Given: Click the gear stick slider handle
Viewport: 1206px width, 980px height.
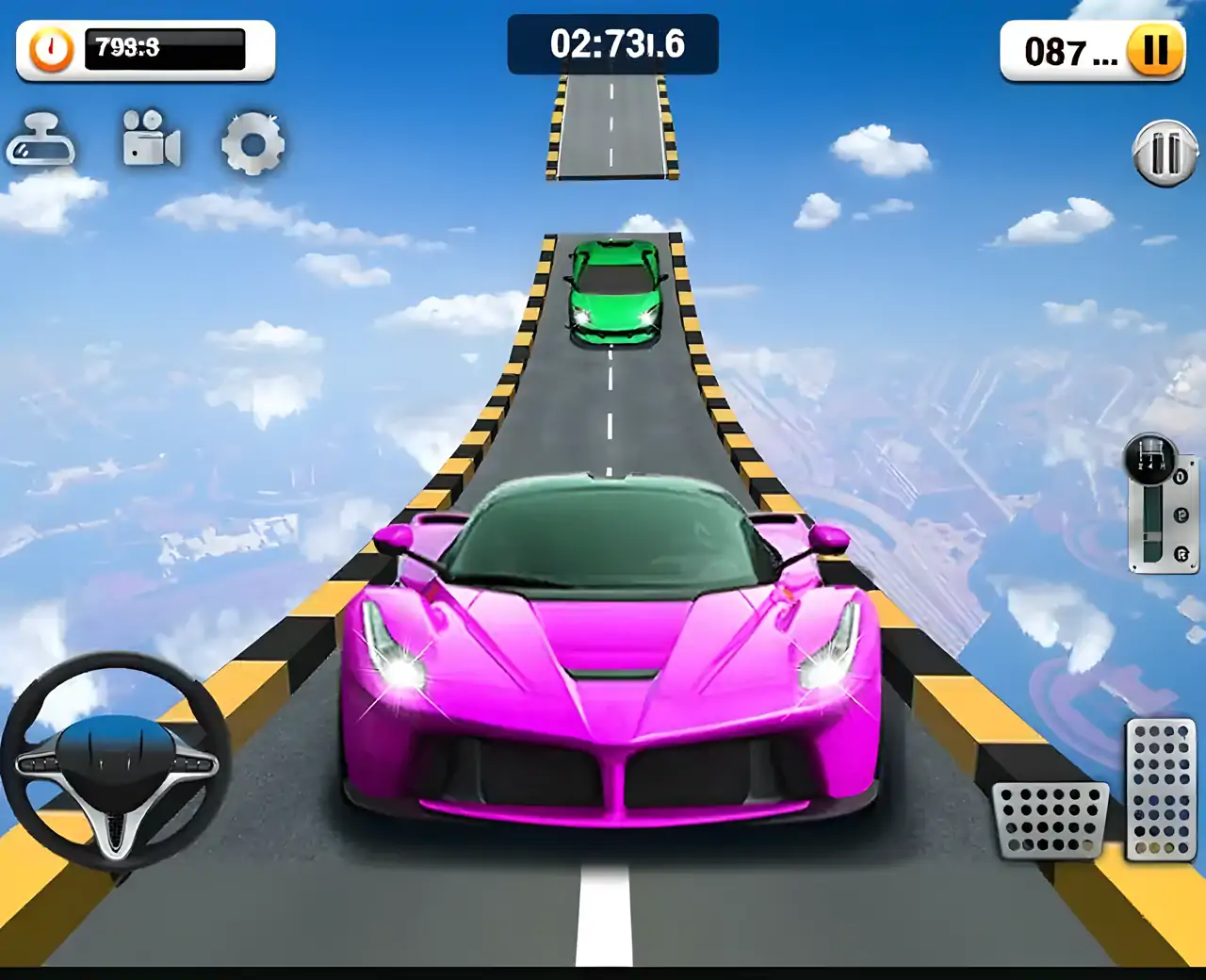Looking at the screenshot, I should coord(1153,535).
